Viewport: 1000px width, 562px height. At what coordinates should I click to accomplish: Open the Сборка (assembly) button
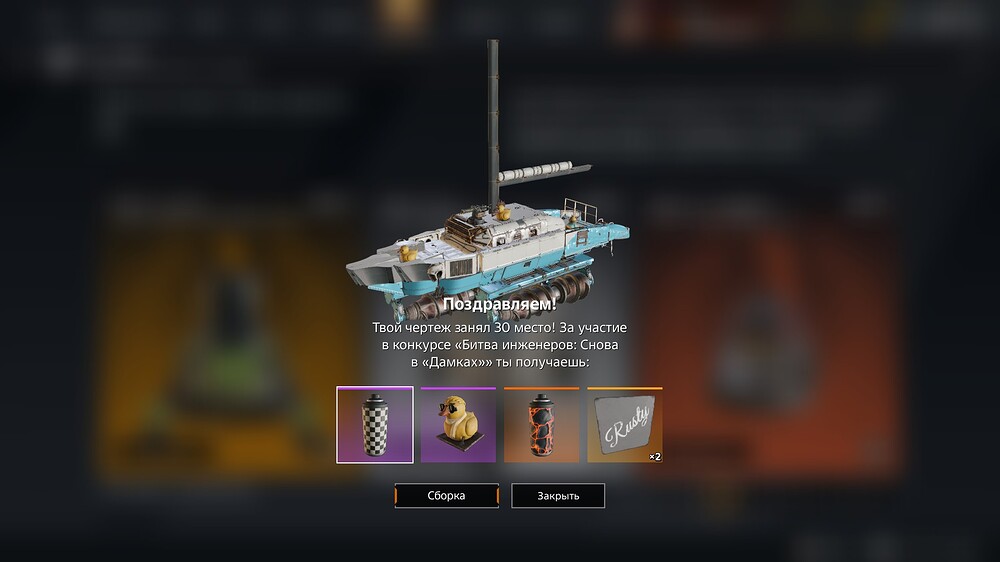point(446,496)
